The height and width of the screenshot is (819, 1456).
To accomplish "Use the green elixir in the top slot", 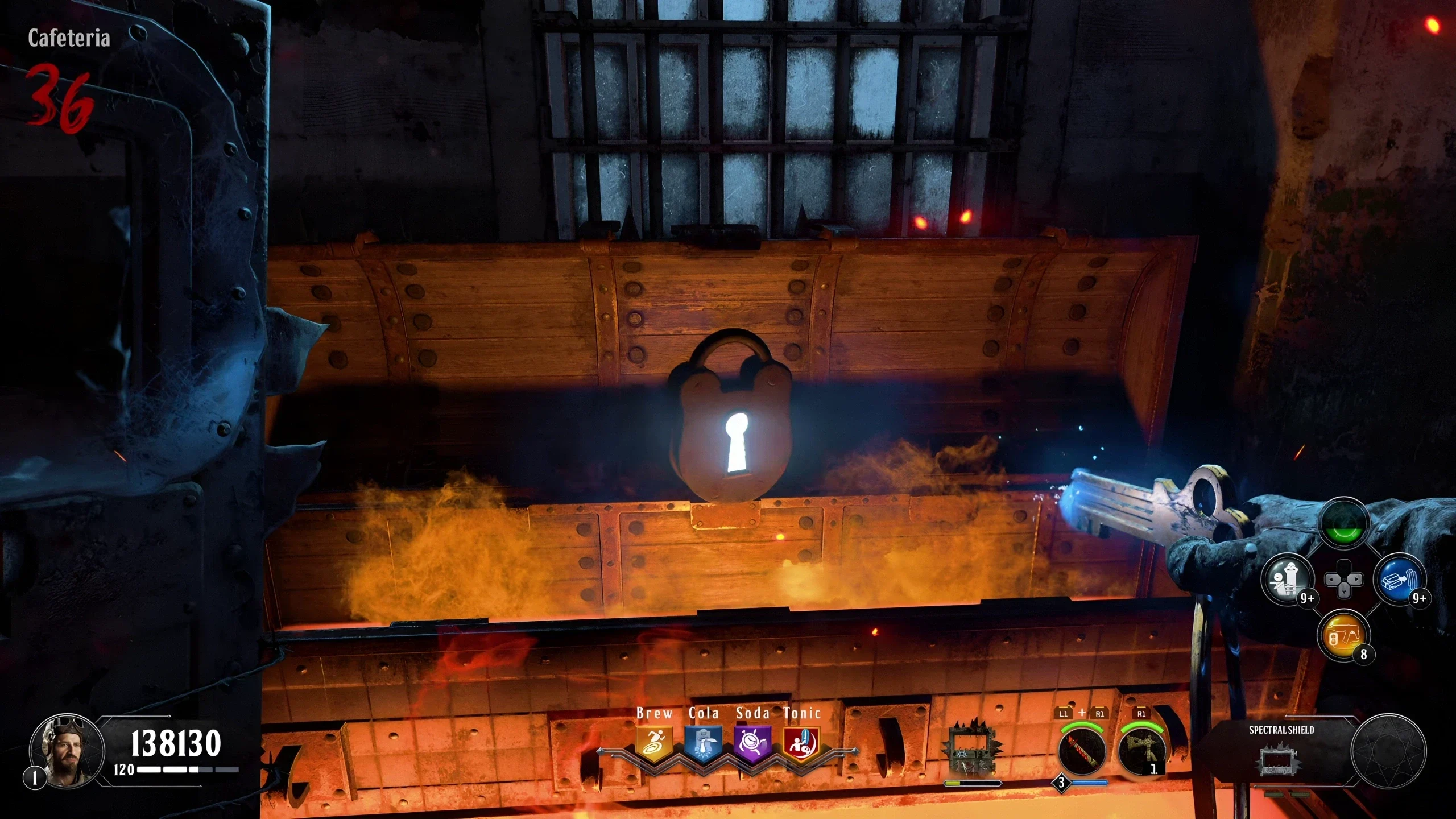I will (1345, 524).
